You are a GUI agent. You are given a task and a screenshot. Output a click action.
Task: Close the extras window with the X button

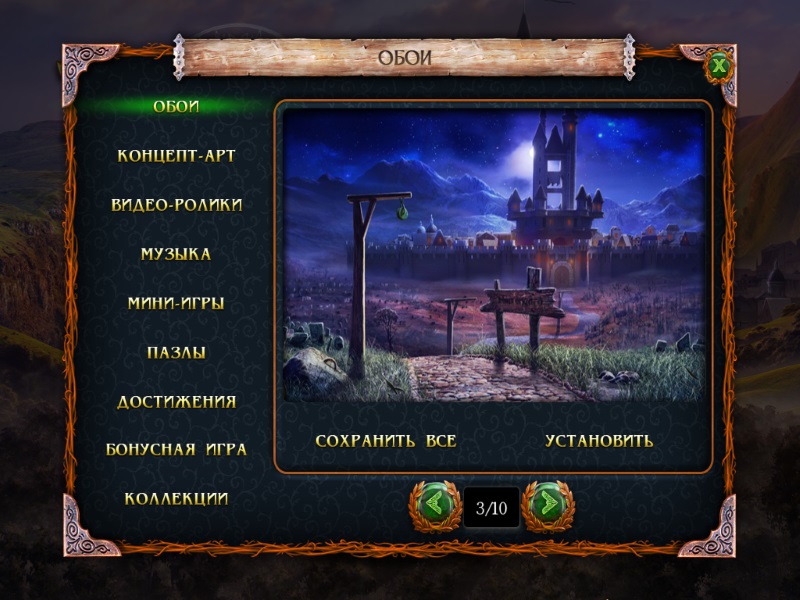(718, 68)
